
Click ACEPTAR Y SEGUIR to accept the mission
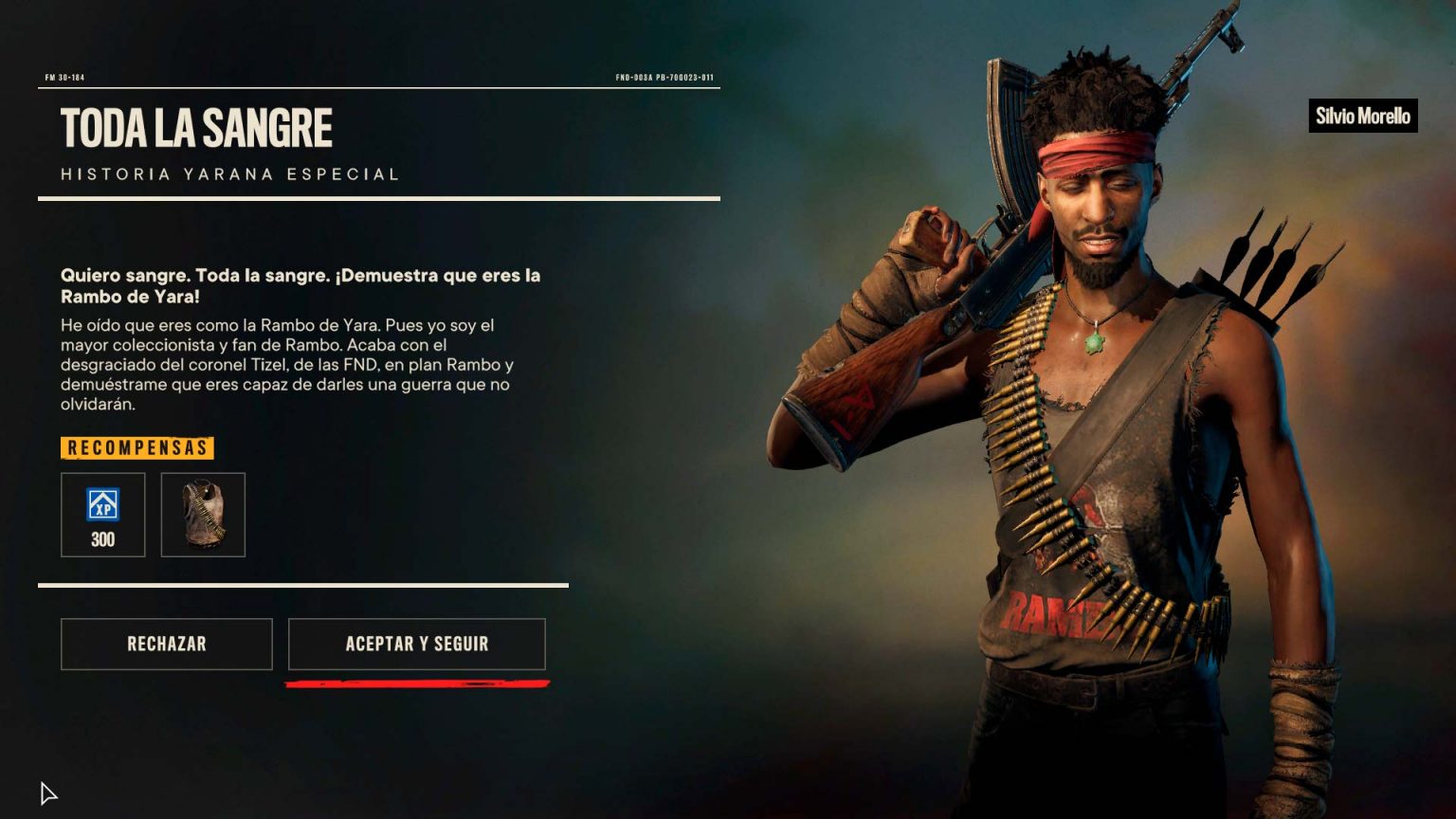pos(417,644)
